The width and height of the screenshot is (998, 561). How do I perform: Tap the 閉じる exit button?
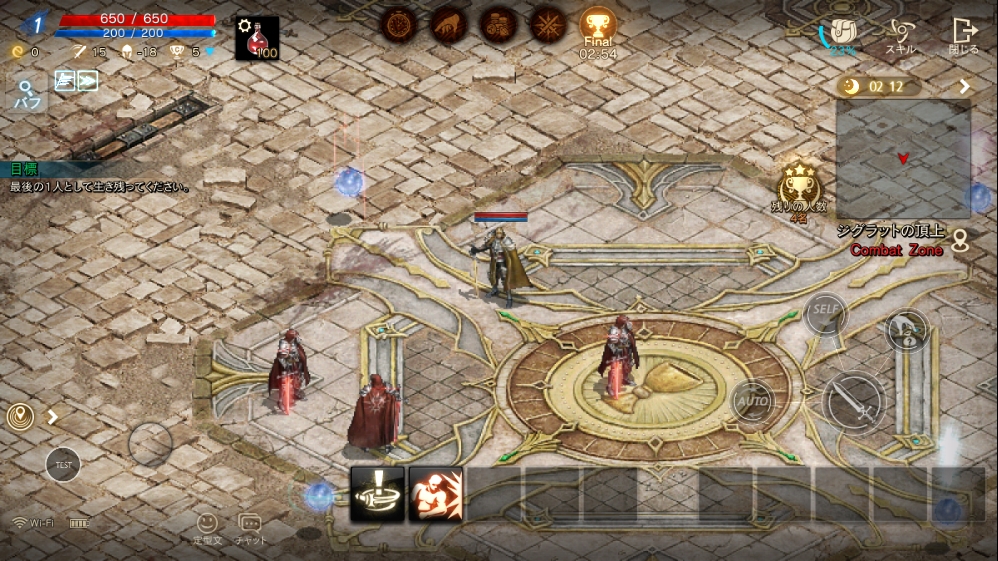coord(964,35)
